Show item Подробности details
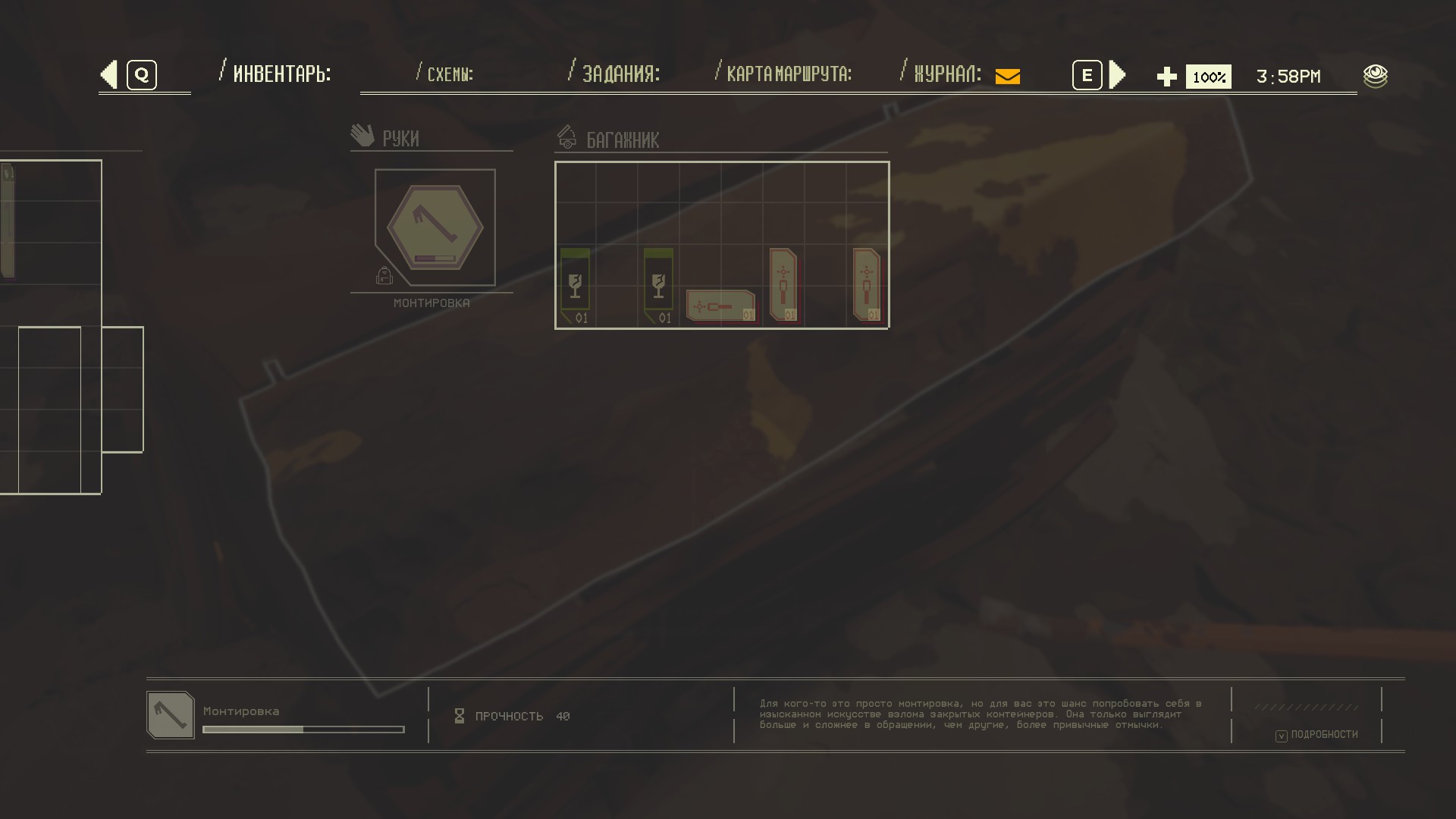1456x819 pixels. coord(1318,735)
